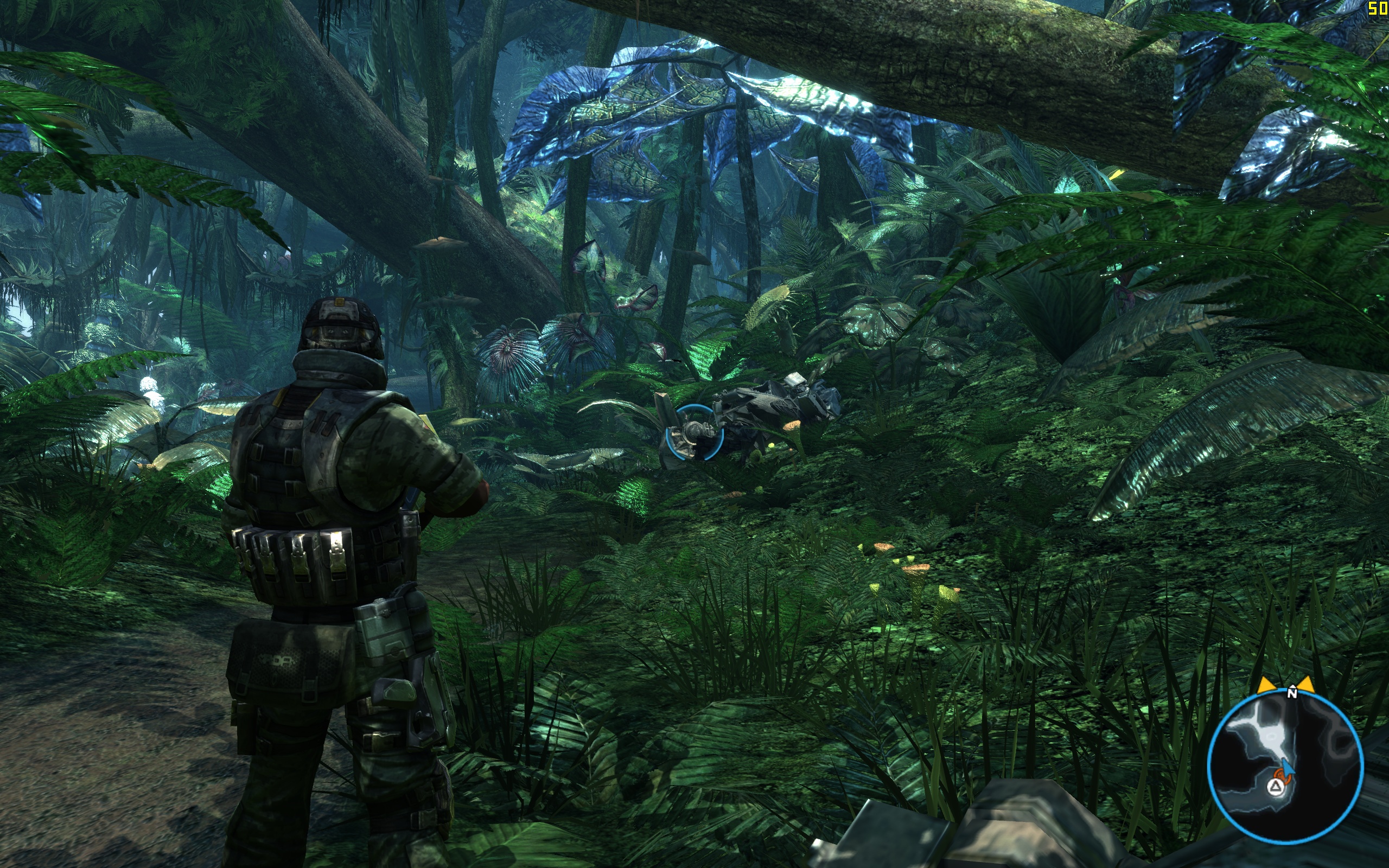Select the white triangle marker on the minimap
Screen dimensions: 1389x868
click(x=1276, y=787)
